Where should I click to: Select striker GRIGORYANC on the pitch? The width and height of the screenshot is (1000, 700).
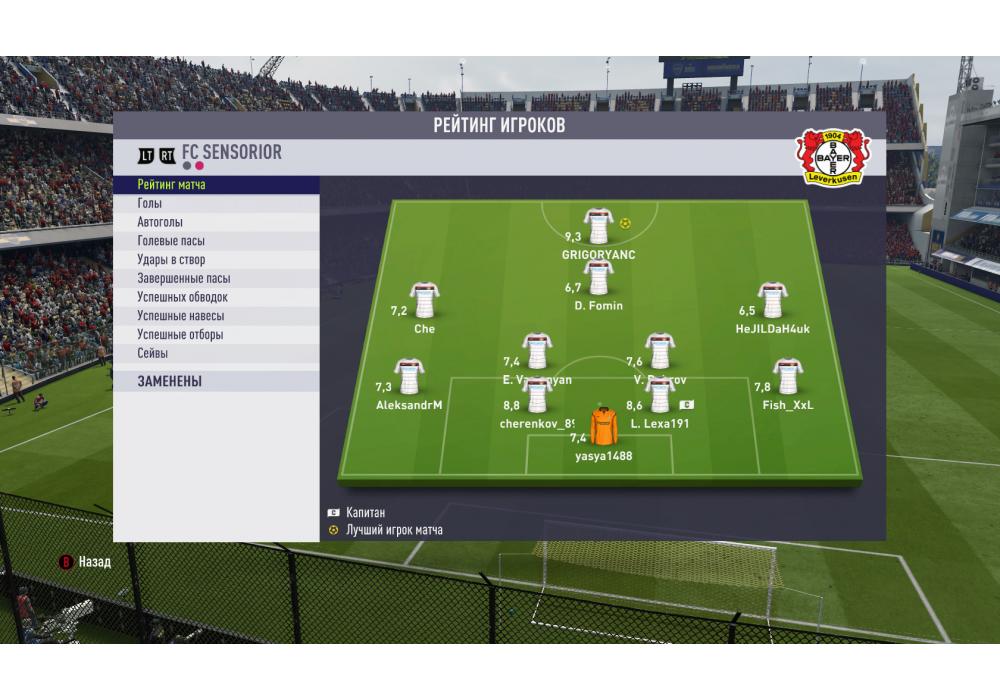pyautogui.click(x=598, y=226)
